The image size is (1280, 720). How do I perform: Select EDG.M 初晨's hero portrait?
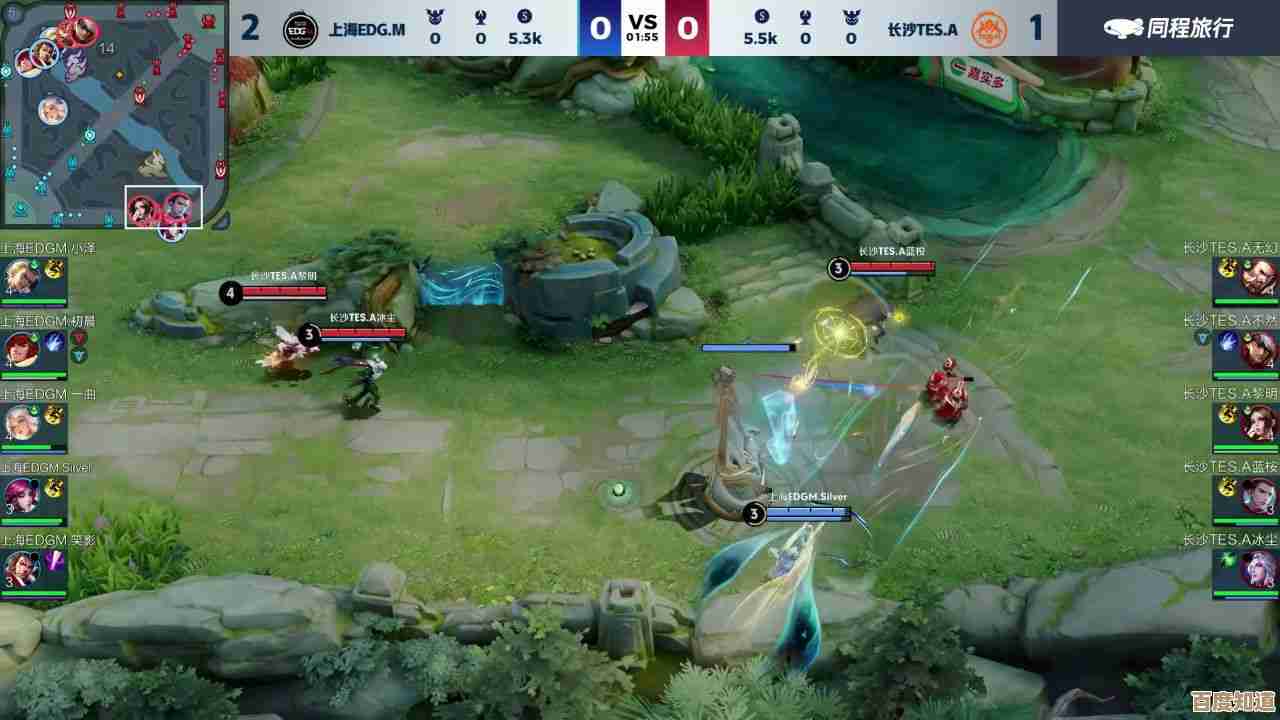click(x=19, y=348)
